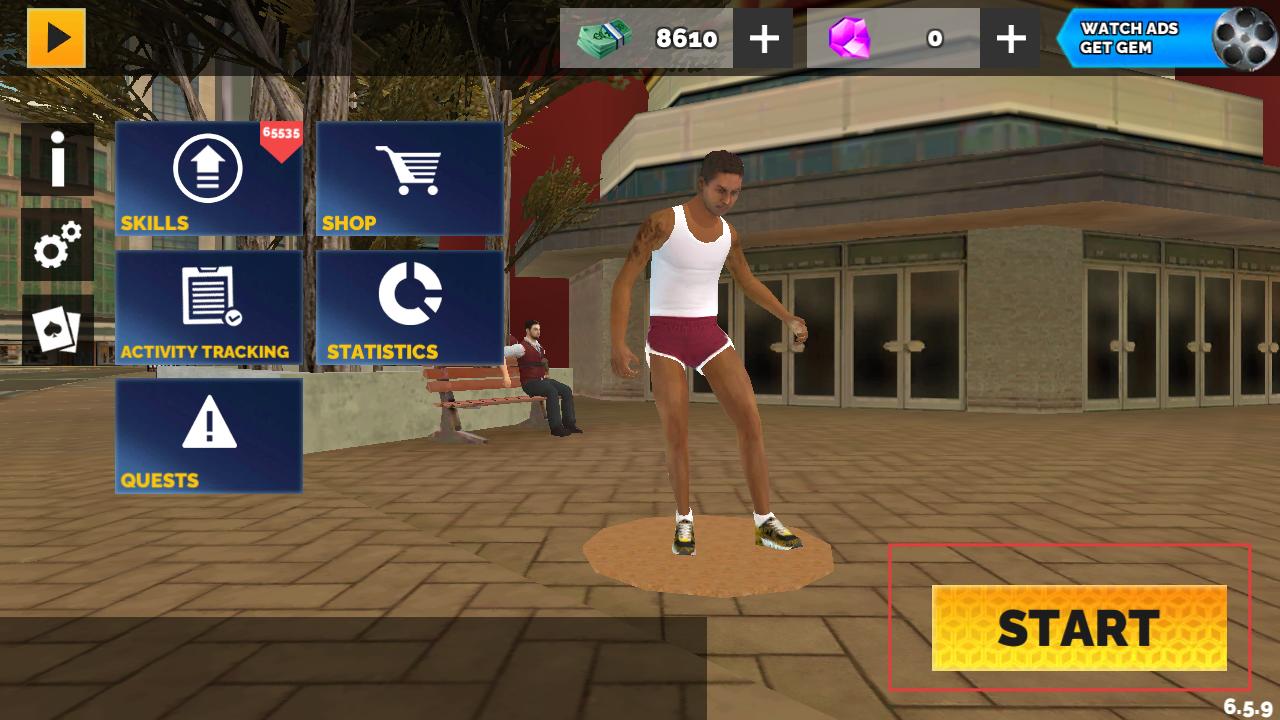Show the info panel icon
The width and height of the screenshot is (1280, 720).
coord(58,160)
